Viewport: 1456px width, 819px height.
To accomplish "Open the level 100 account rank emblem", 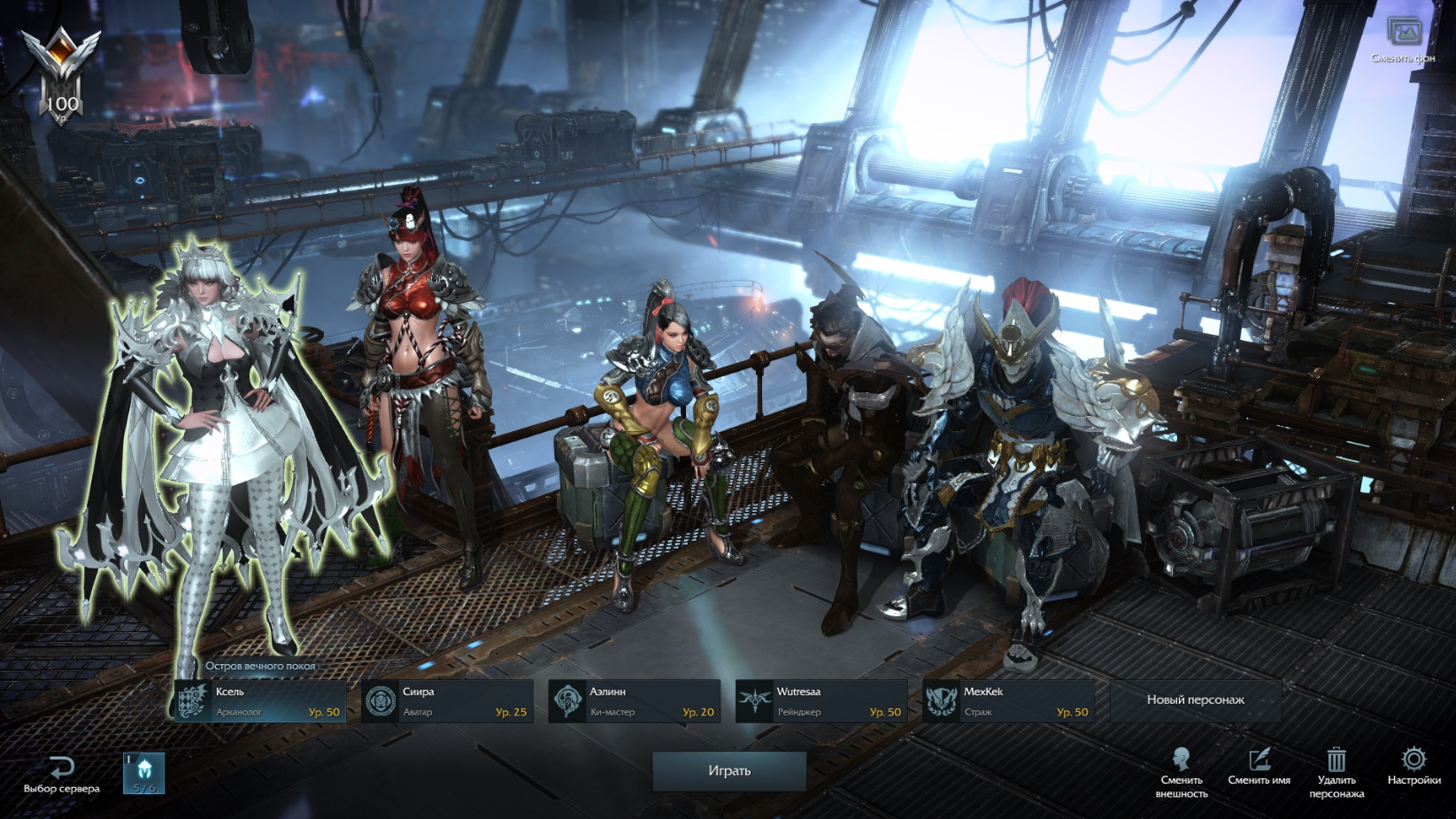I will click(61, 75).
